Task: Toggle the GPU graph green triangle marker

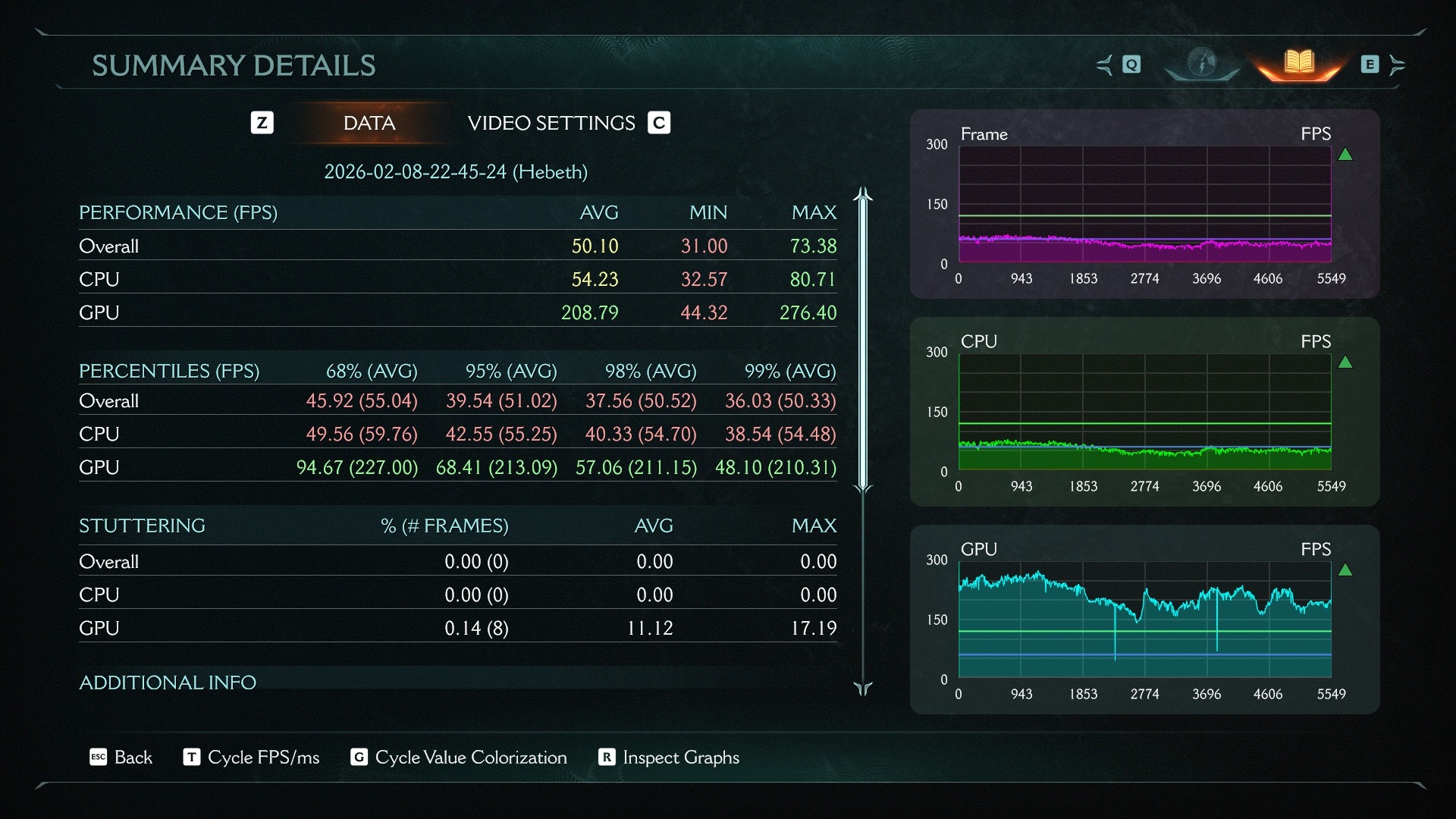Action: [1345, 570]
